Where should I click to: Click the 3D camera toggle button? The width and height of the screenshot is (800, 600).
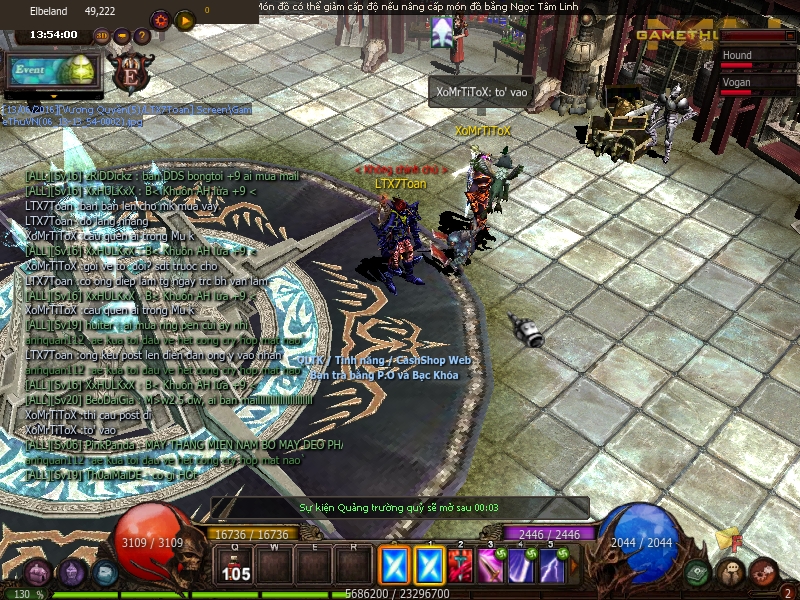point(102,35)
